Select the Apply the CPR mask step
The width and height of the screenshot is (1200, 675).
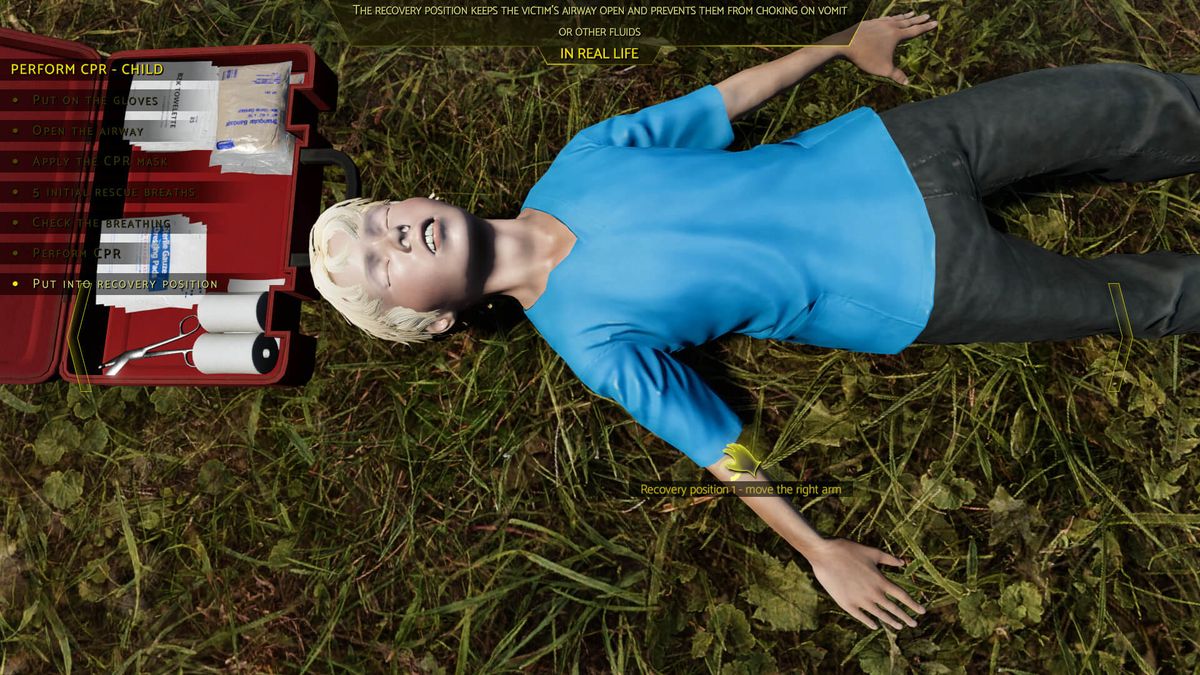[x=100, y=161]
